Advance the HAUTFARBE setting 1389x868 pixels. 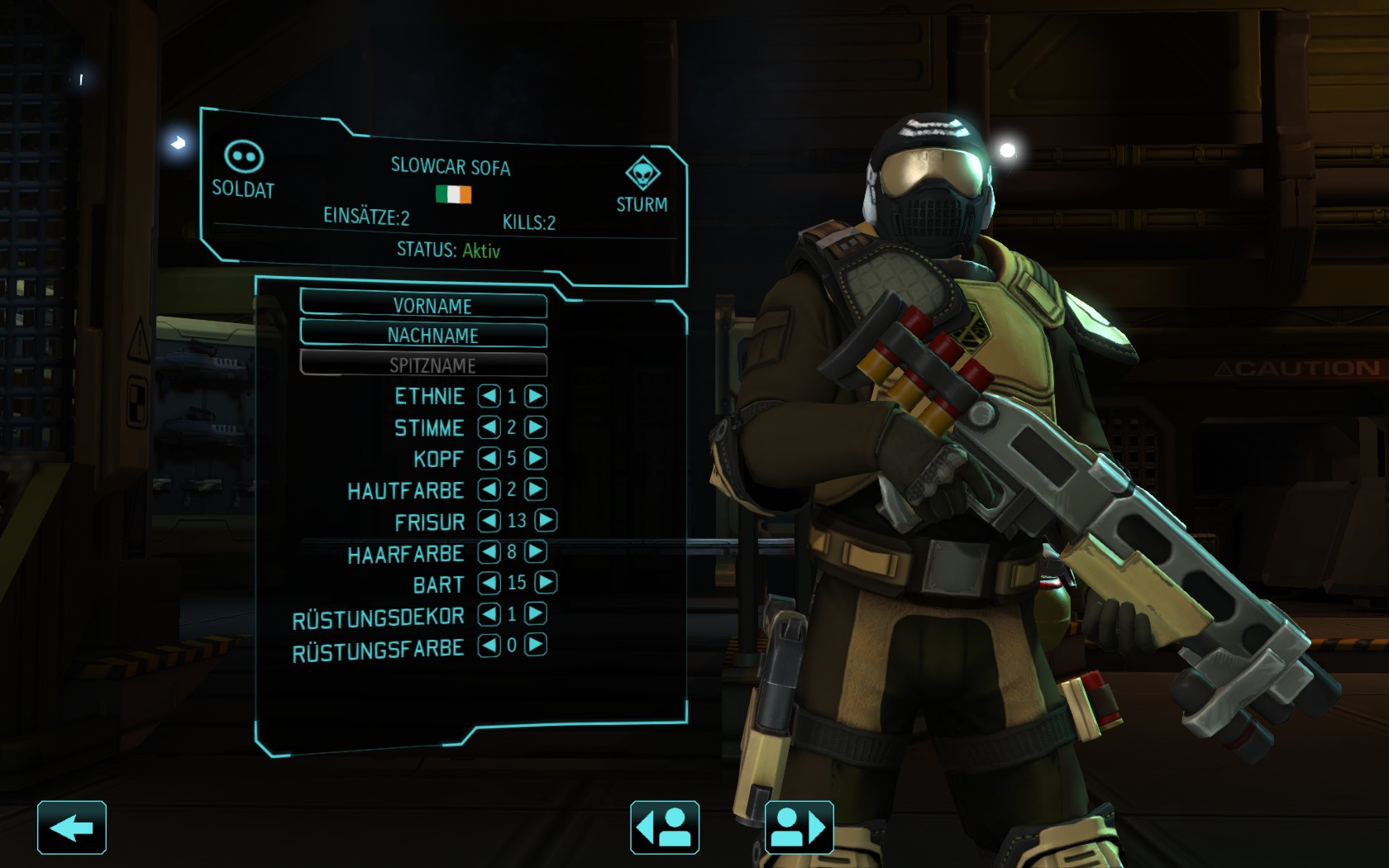tap(536, 489)
